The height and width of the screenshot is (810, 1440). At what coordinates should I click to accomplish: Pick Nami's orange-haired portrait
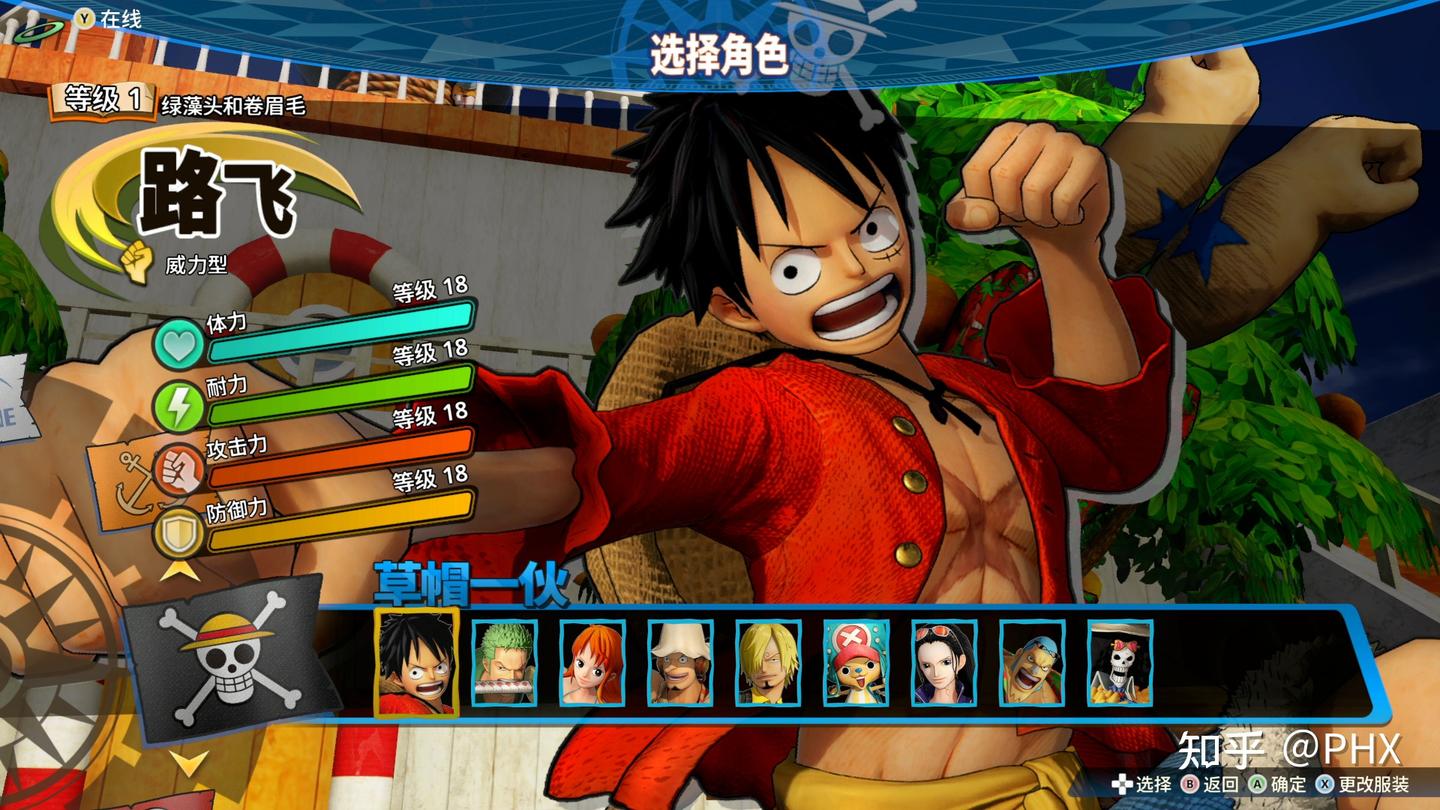(x=592, y=662)
